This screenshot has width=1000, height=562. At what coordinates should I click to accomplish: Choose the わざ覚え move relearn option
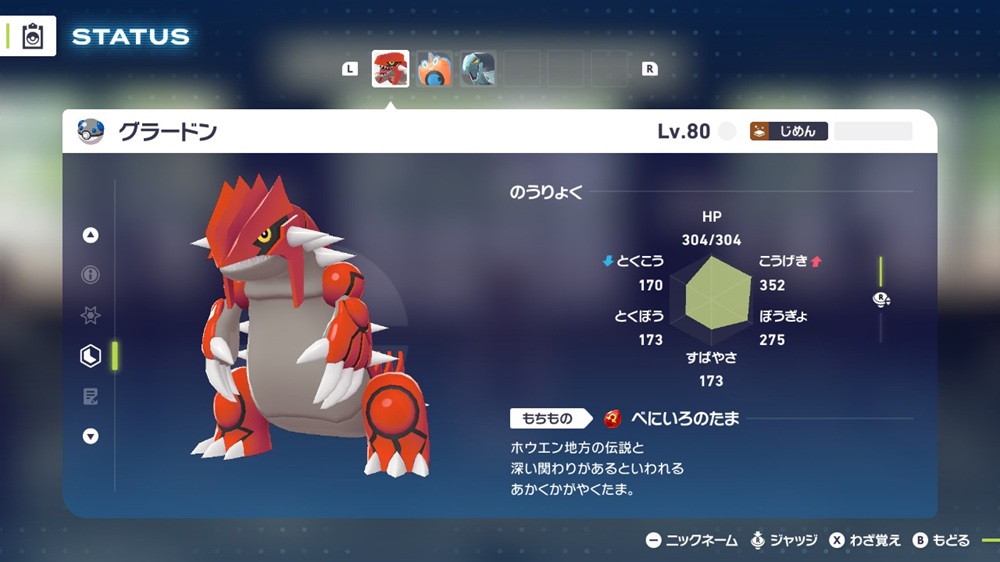(x=865, y=540)
